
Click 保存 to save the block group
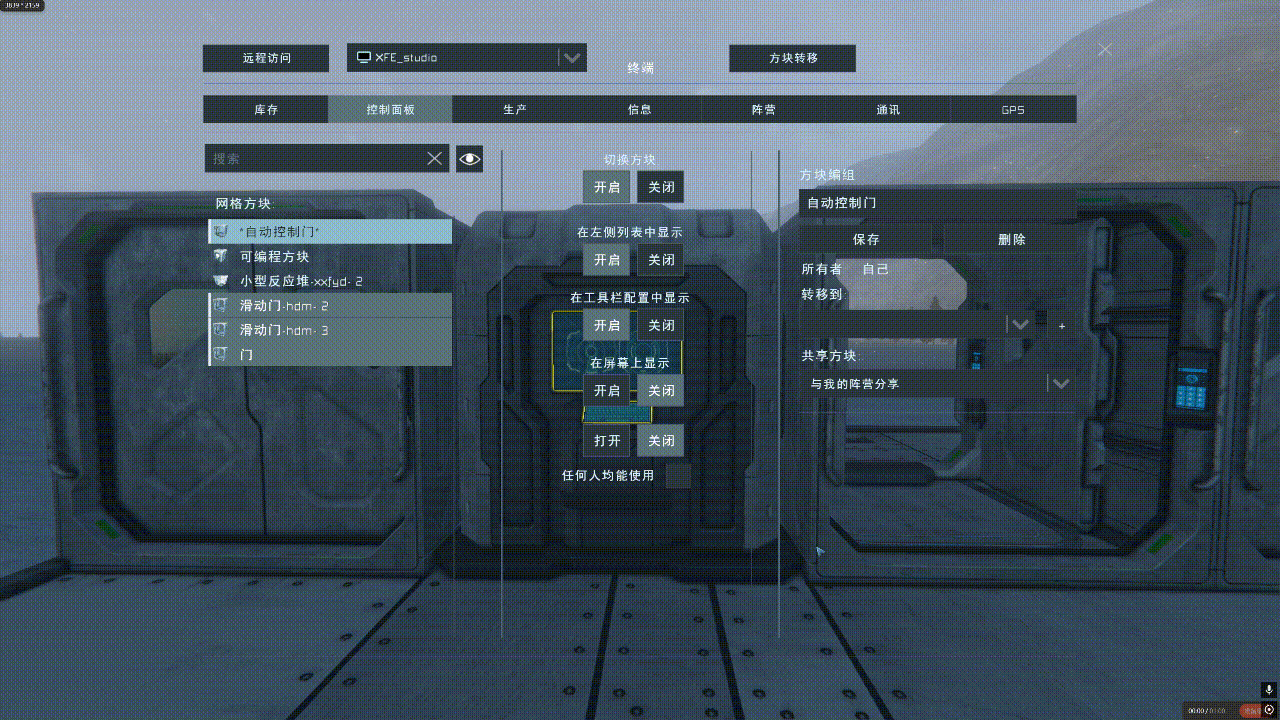(x=866, y=240)
